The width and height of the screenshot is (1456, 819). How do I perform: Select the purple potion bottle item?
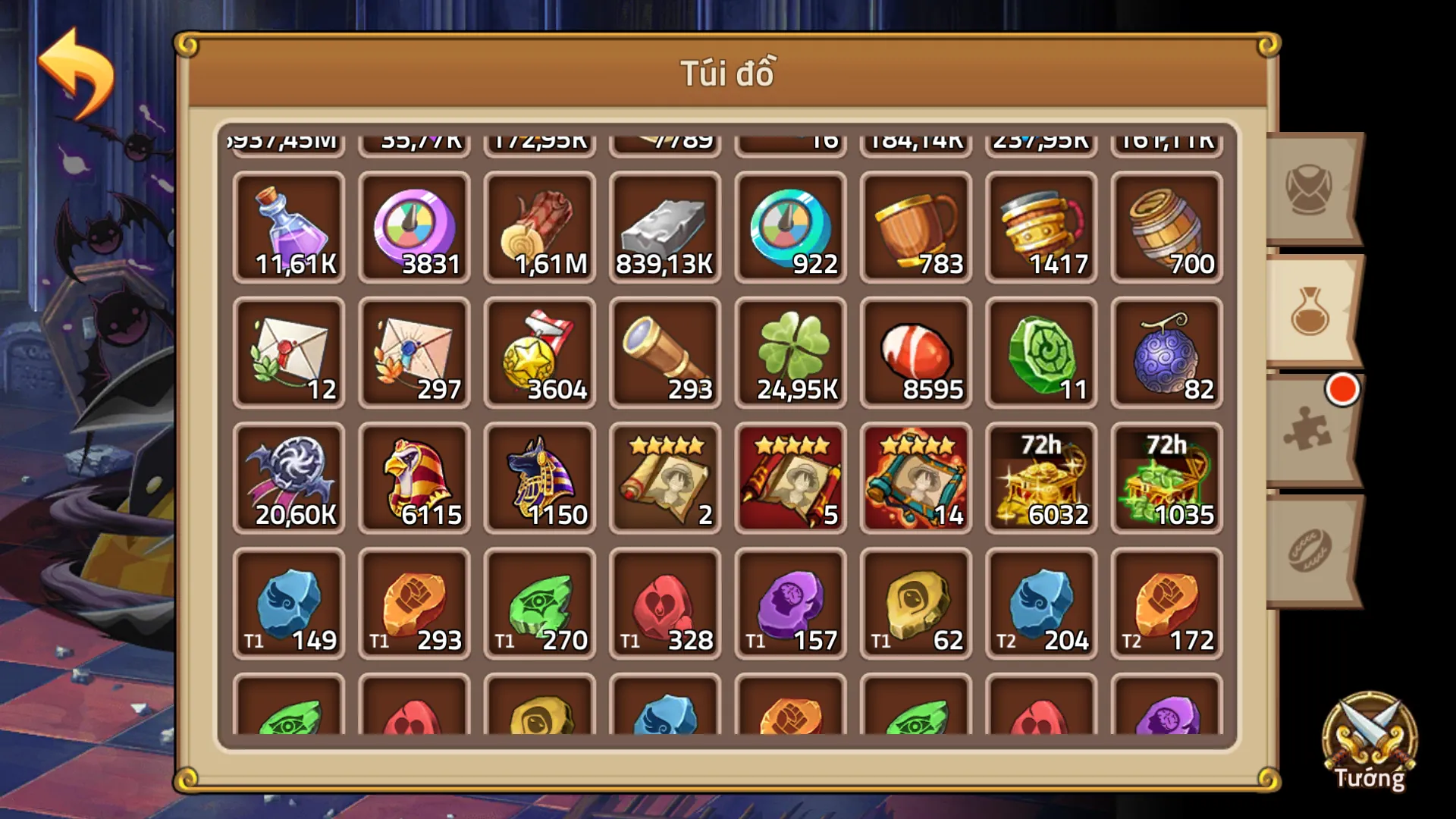tap(289, 227)
